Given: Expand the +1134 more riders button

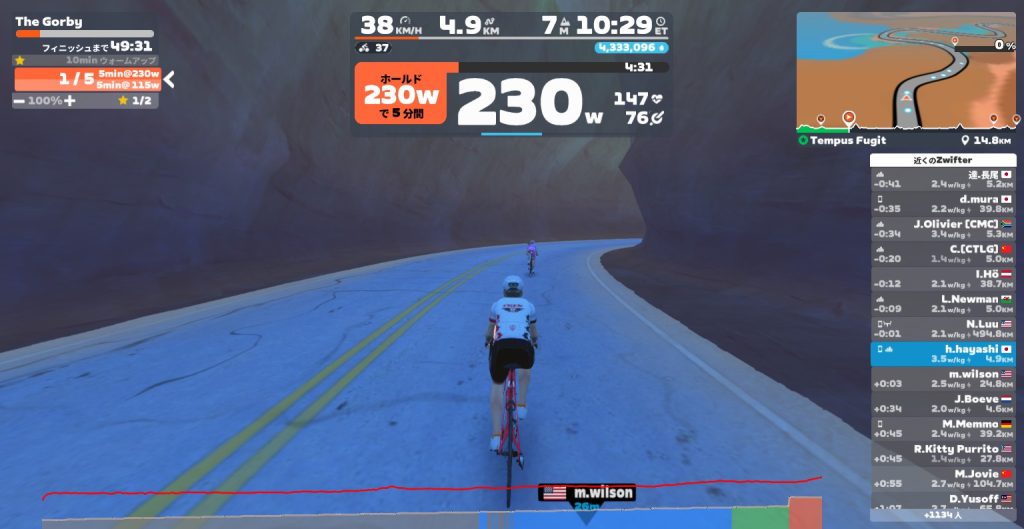Looking at the screenshot, I should point(943,516).
